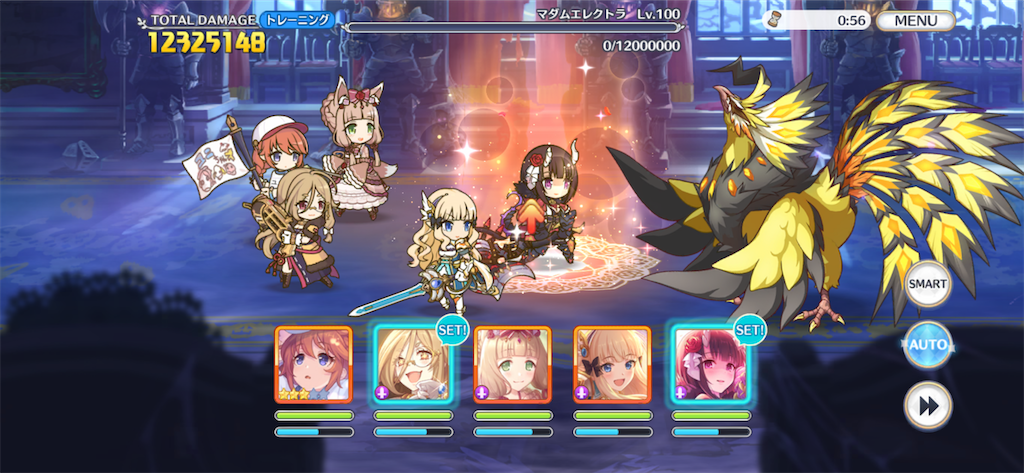1024x473 pixels.
Task: Select the orange-haired girl portrait with stars
Action: (x=313, y=364)
